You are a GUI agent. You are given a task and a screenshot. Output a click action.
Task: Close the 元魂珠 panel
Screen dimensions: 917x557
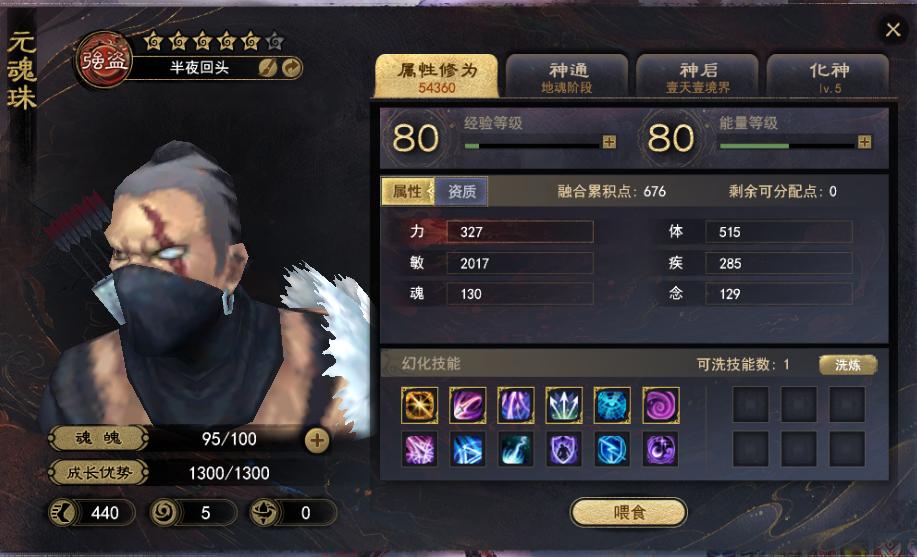(x=893, y=30)
